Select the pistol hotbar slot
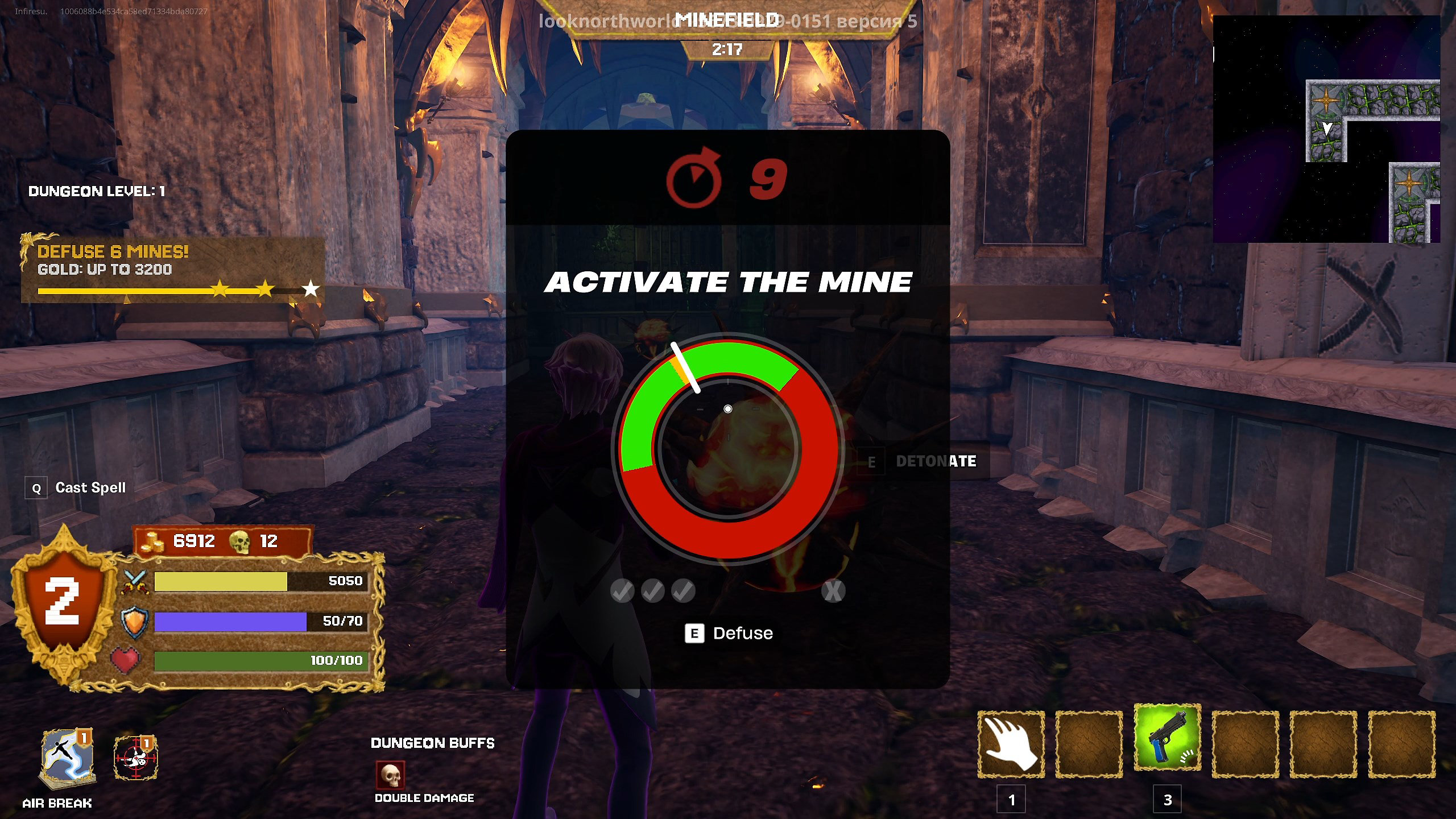 point(1167,738)
